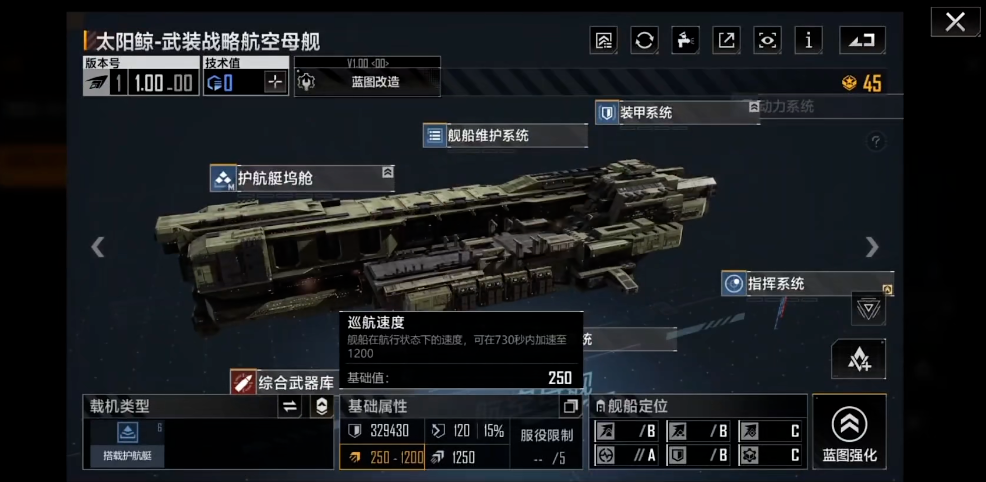The image size is (986, 482).
Task: Click the 蓝图强化 blueprint enhance button
Action: (x=849, y=432)
